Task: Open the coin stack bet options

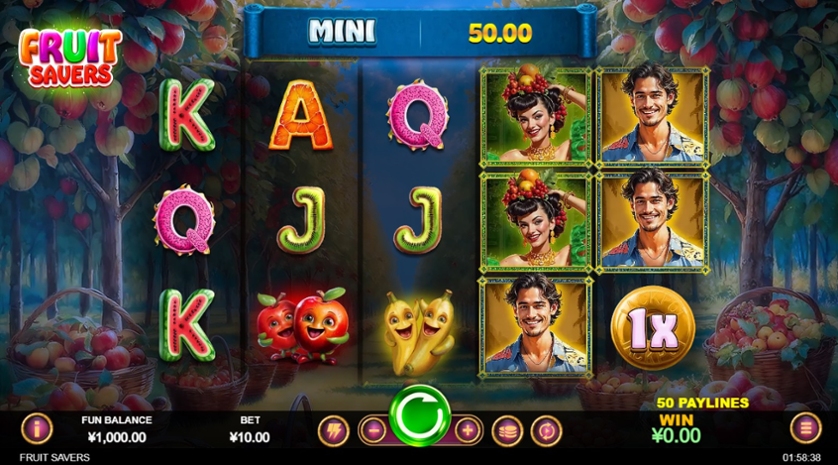Action: [x=508, y=430]
